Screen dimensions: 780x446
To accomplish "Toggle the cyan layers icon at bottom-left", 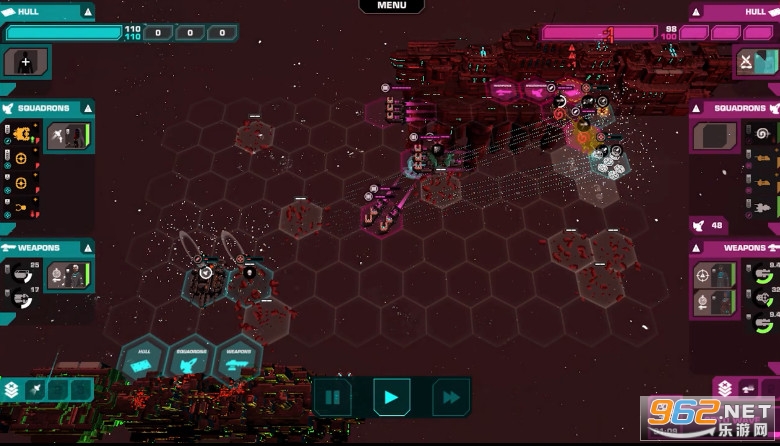I will point(11,390).
